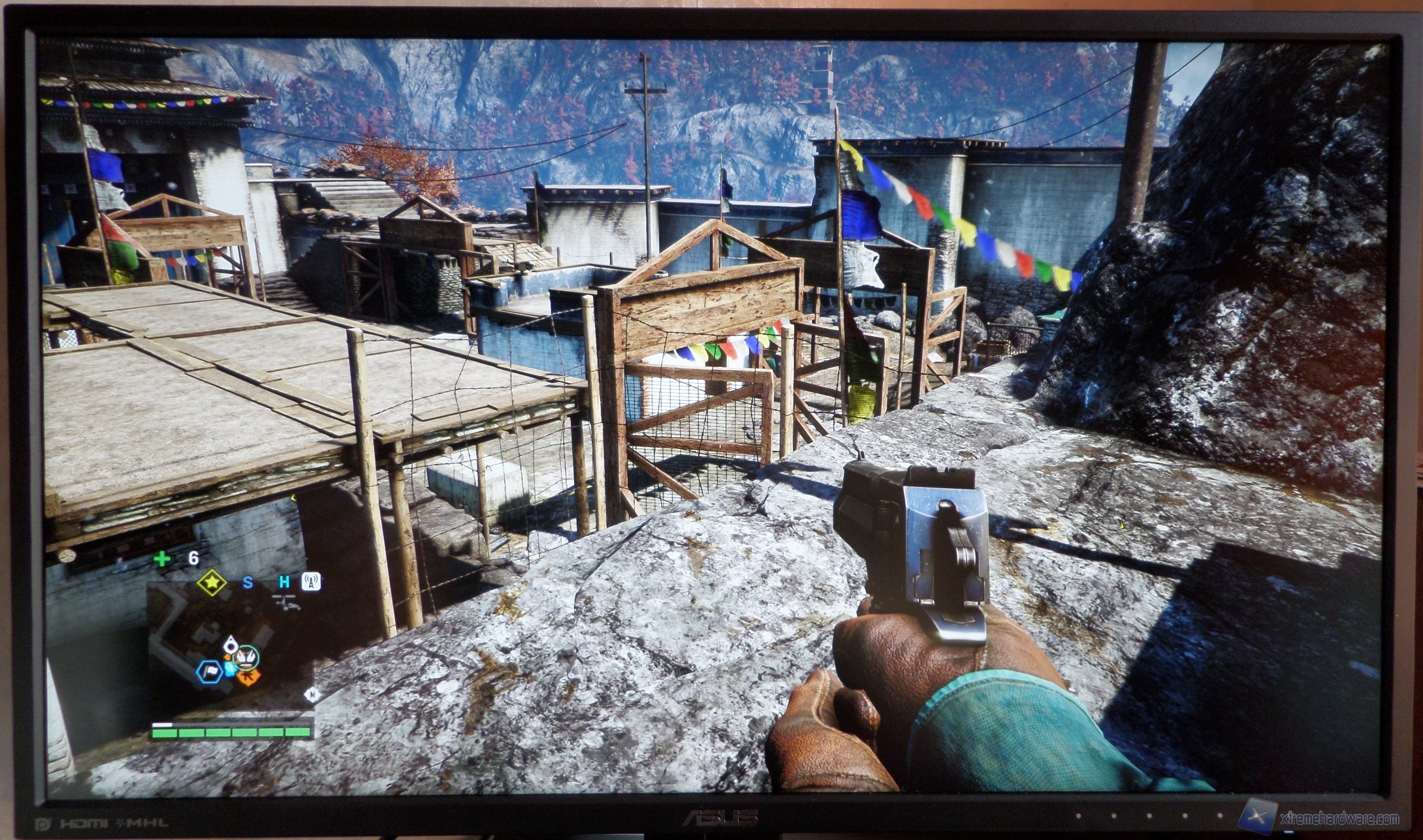
Task: Click the green health syringe plus icon
Action: (161, 559)
